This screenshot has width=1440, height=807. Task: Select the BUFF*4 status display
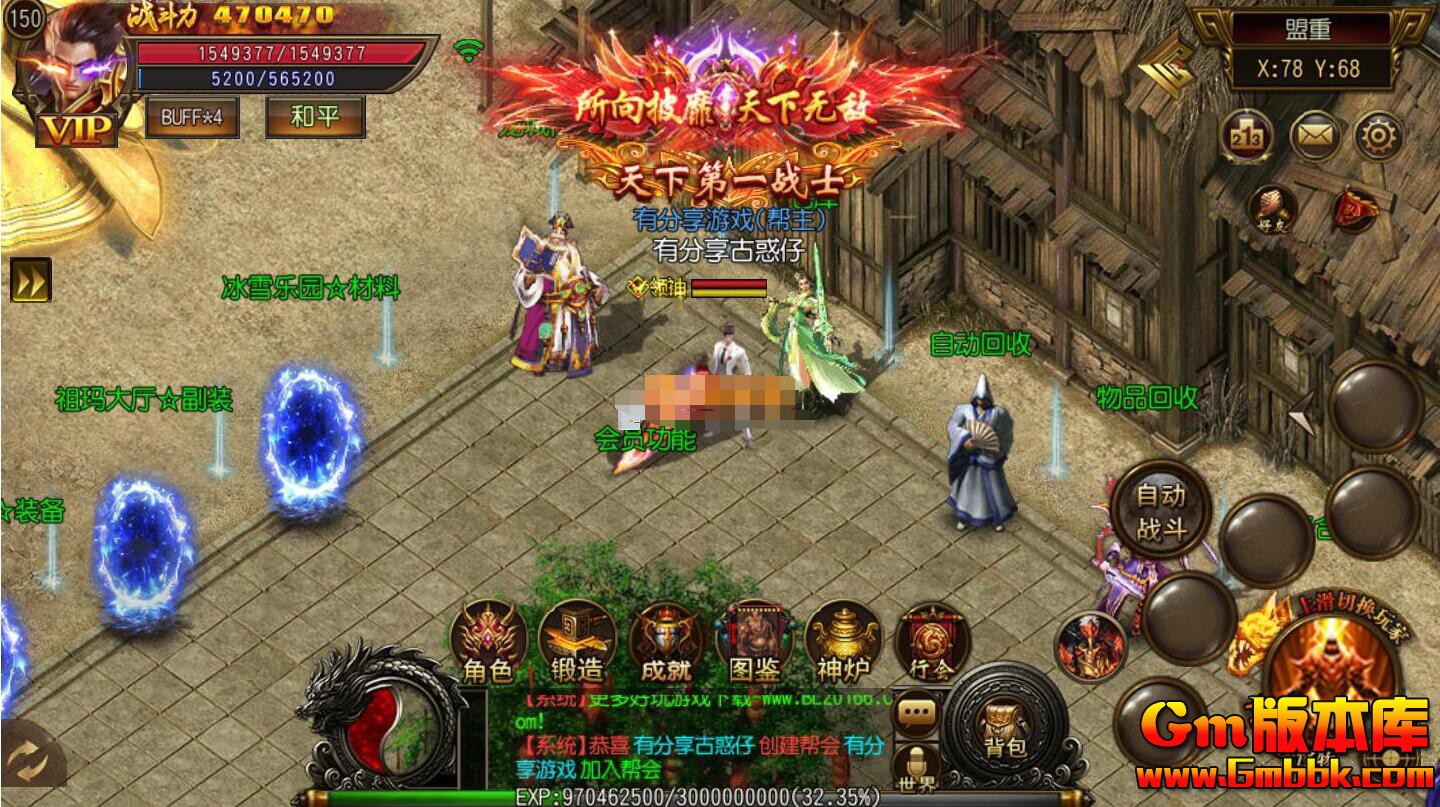click(192, 117)
